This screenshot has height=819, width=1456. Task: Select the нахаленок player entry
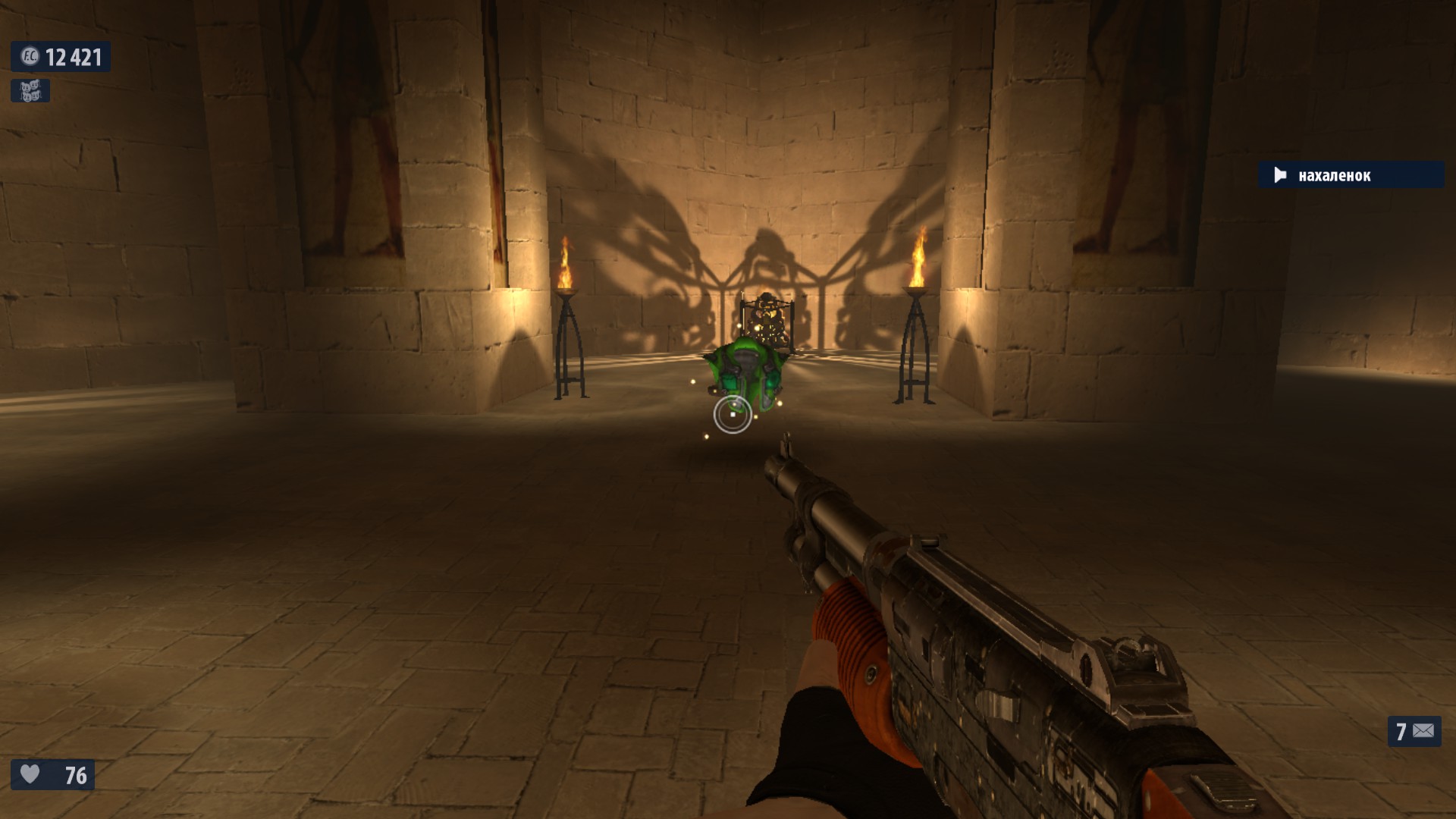pos(1350,175)
